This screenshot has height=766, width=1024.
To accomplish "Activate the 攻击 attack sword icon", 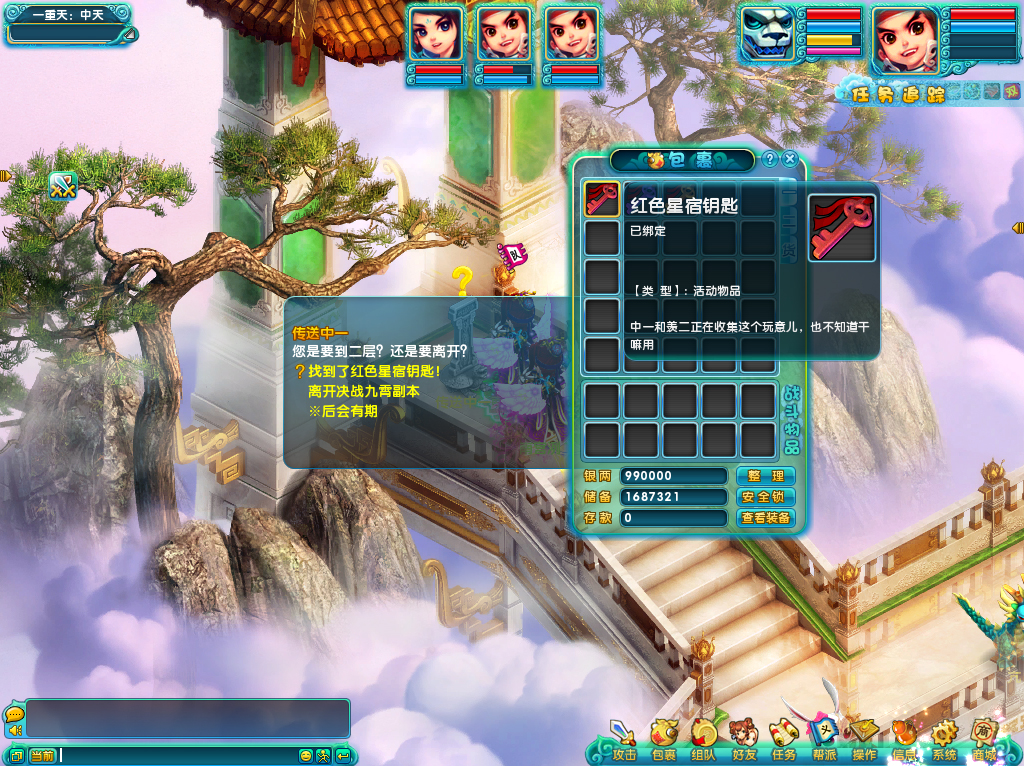I will 624,739.
